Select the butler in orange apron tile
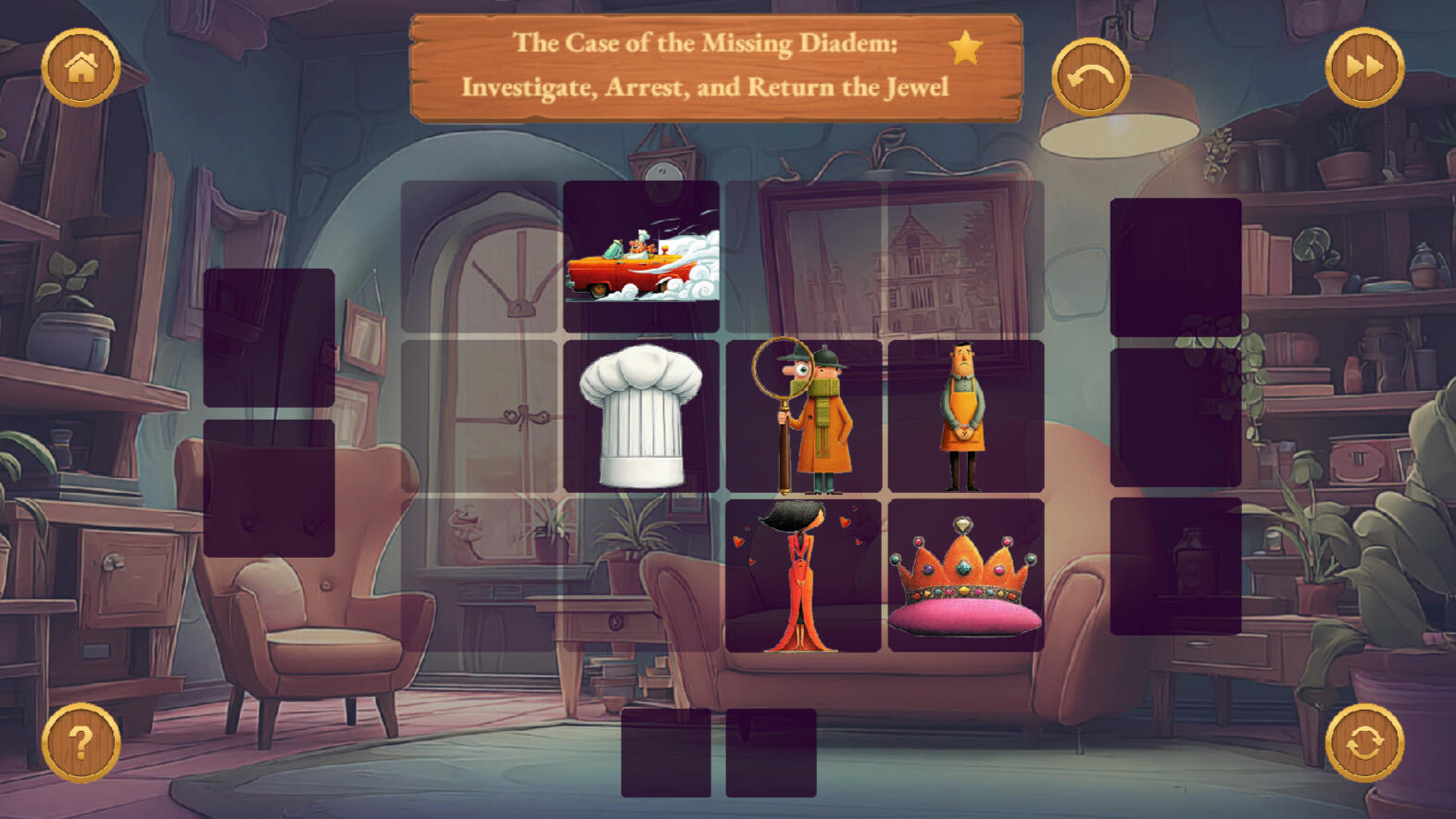The image size is (1456, 819). point(965,416)
